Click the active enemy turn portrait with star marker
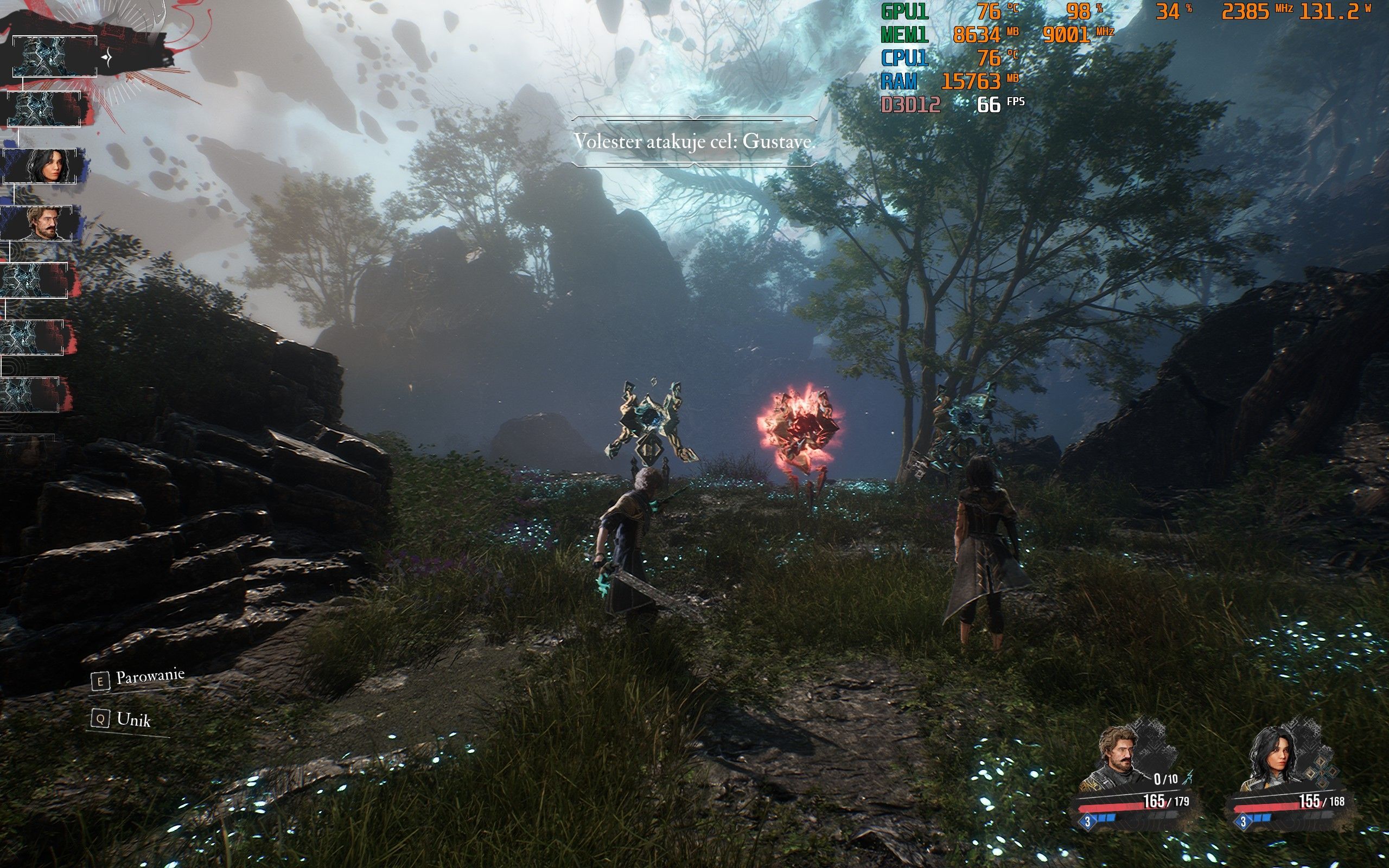 point(55,56)
